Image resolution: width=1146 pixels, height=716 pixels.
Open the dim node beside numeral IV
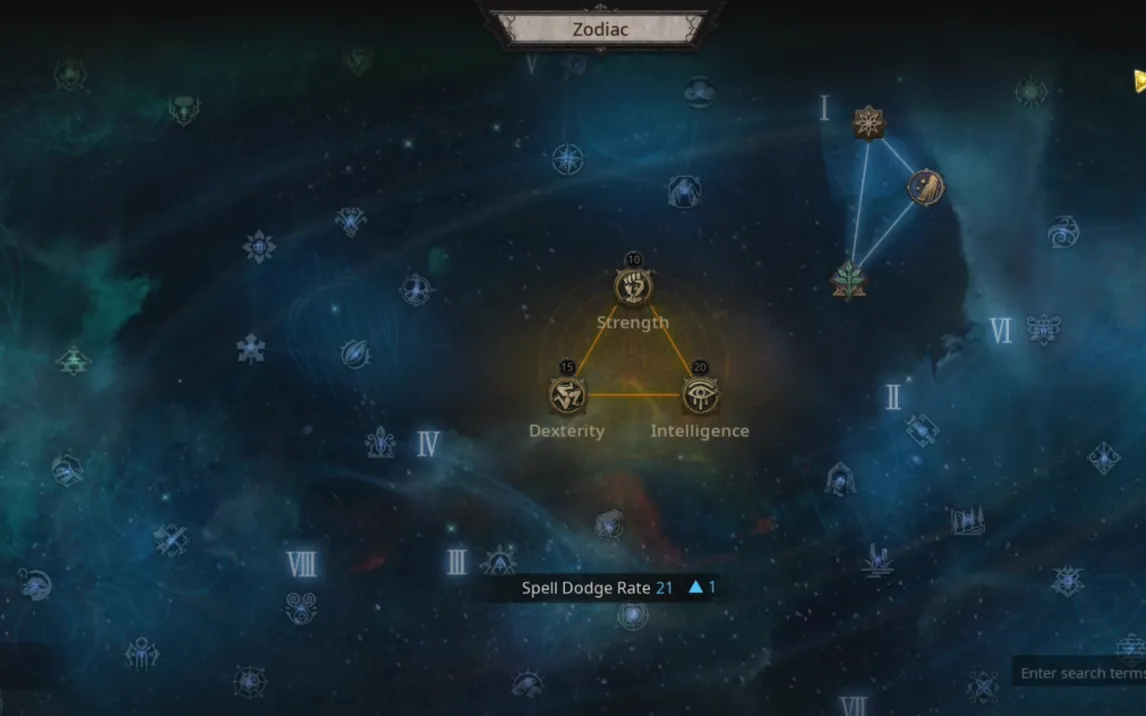[x=380, y=442]
